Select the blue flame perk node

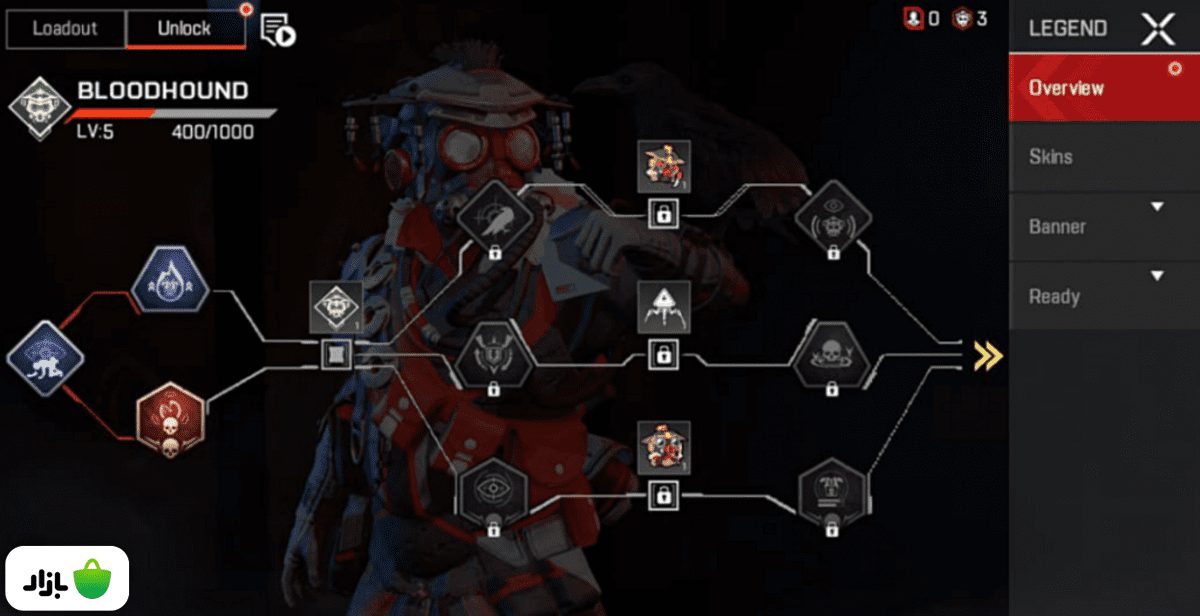tap(169, 280)
